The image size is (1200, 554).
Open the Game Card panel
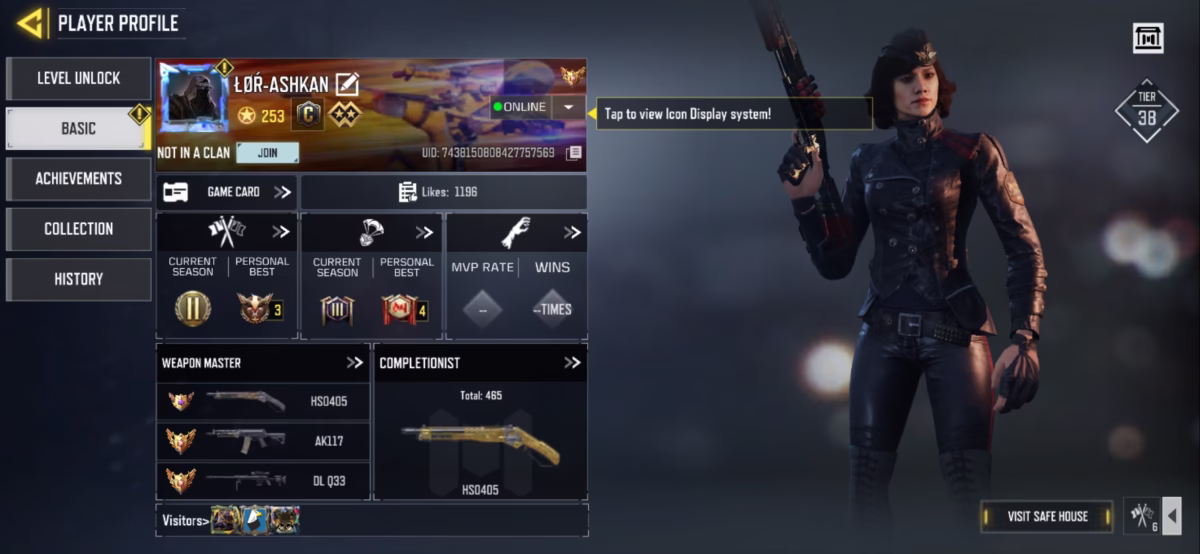coord(227,192)
